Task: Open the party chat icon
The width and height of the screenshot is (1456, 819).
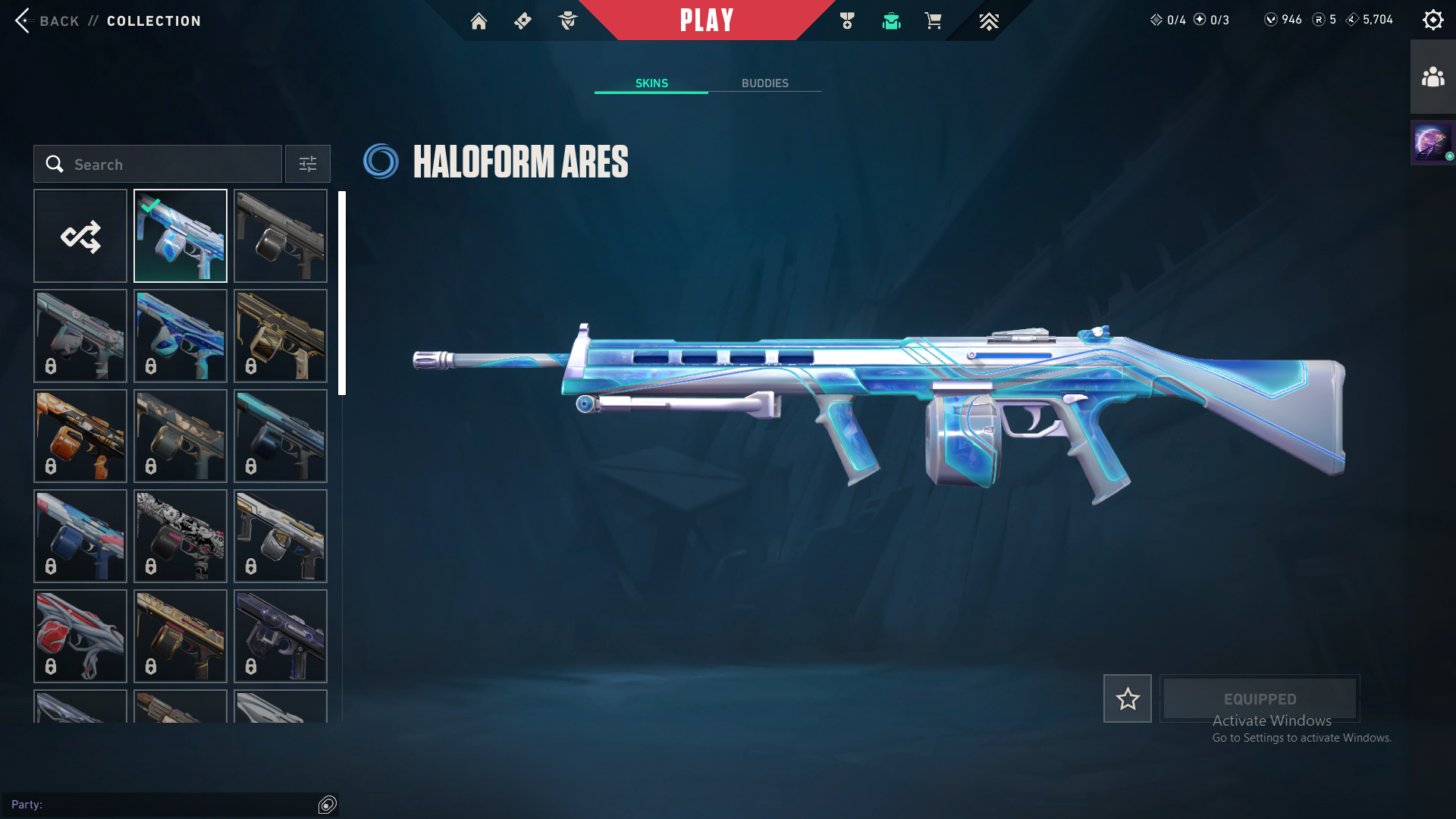Action: (327, 805)
